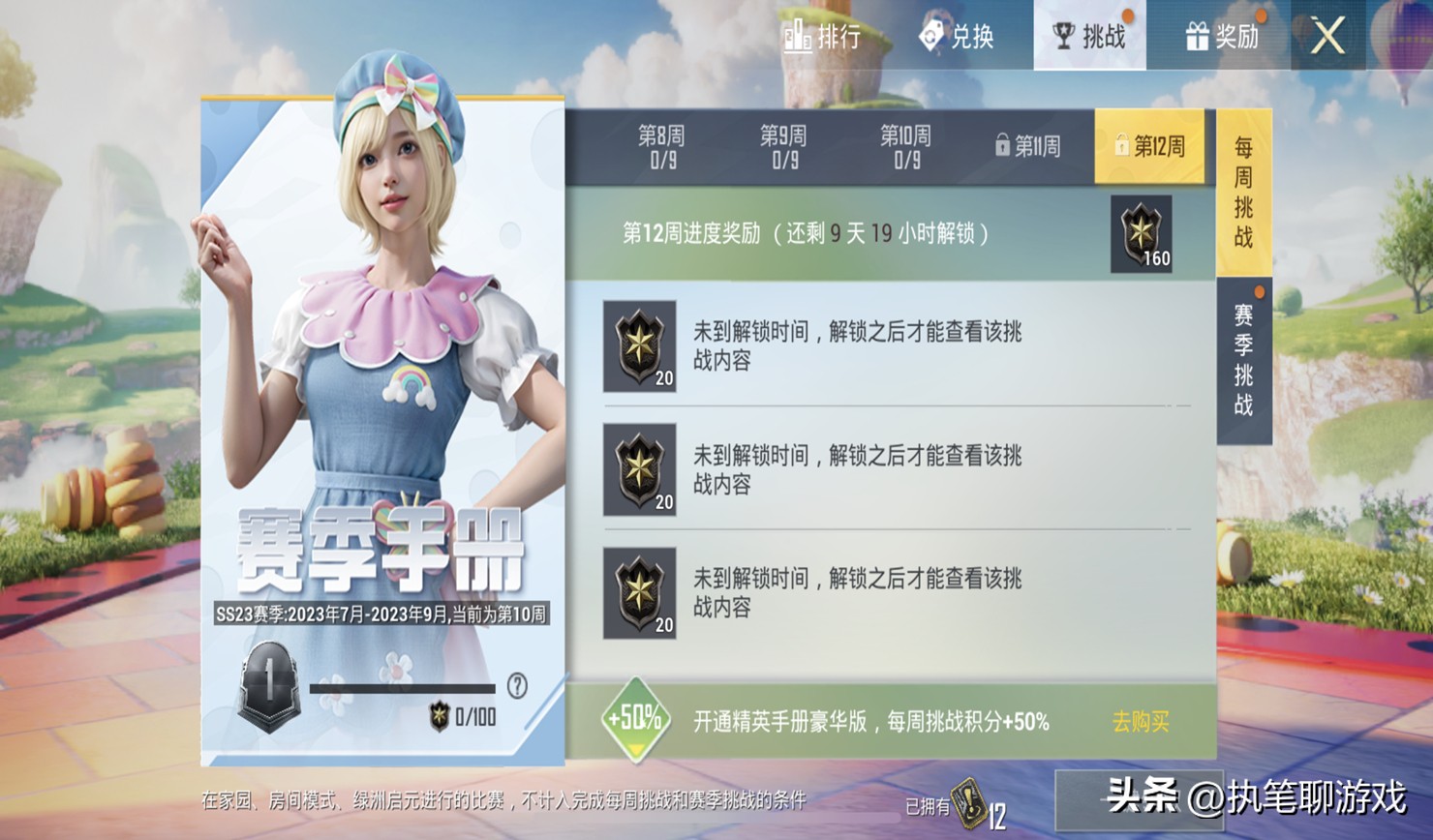Click the +50% green boost badge
This screenshot has width=1433, height=840.
tap(634, 718)
